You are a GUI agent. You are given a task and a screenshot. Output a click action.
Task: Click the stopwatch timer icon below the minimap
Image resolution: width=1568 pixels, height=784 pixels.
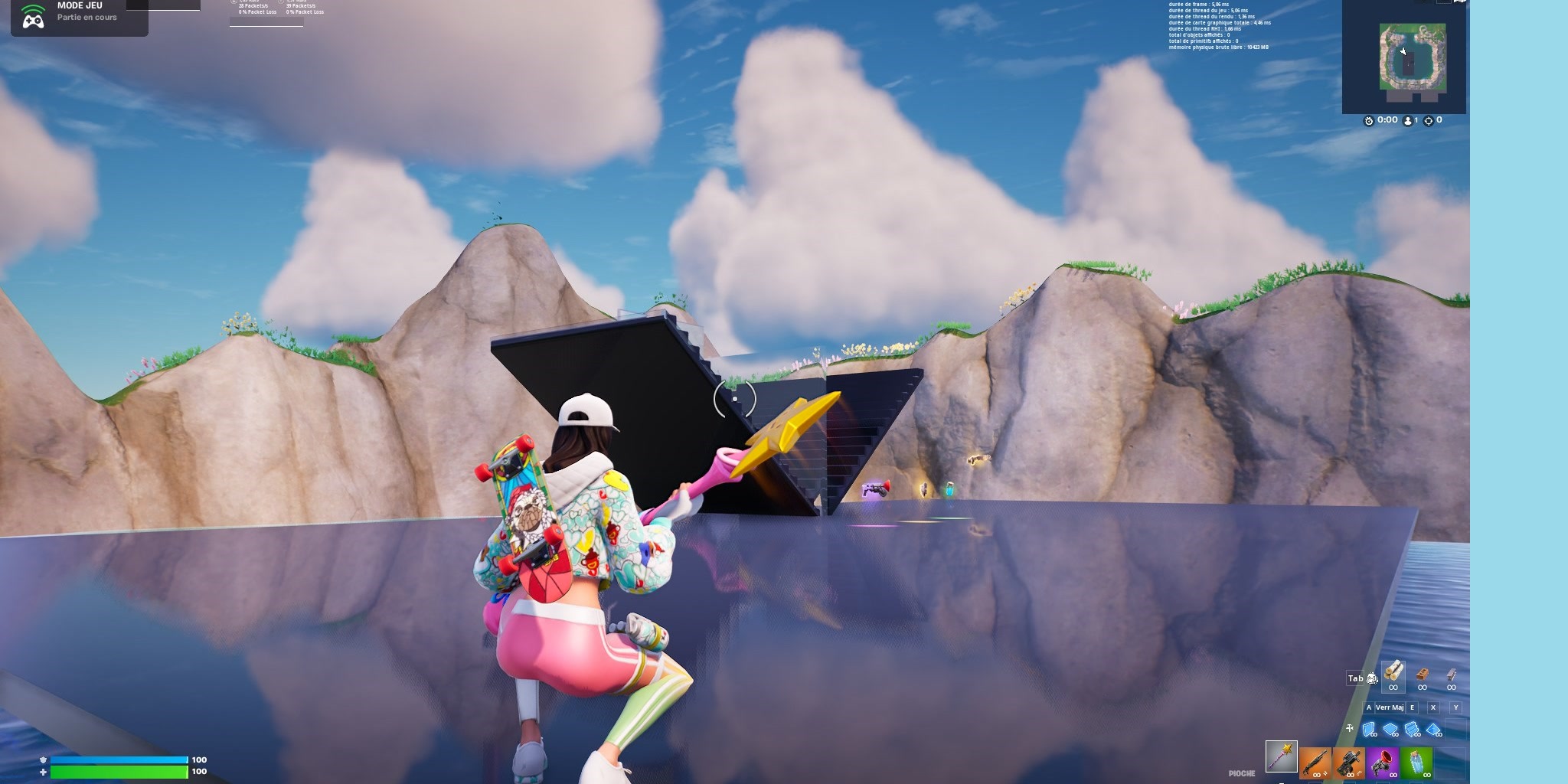[x=1369, y=121]
